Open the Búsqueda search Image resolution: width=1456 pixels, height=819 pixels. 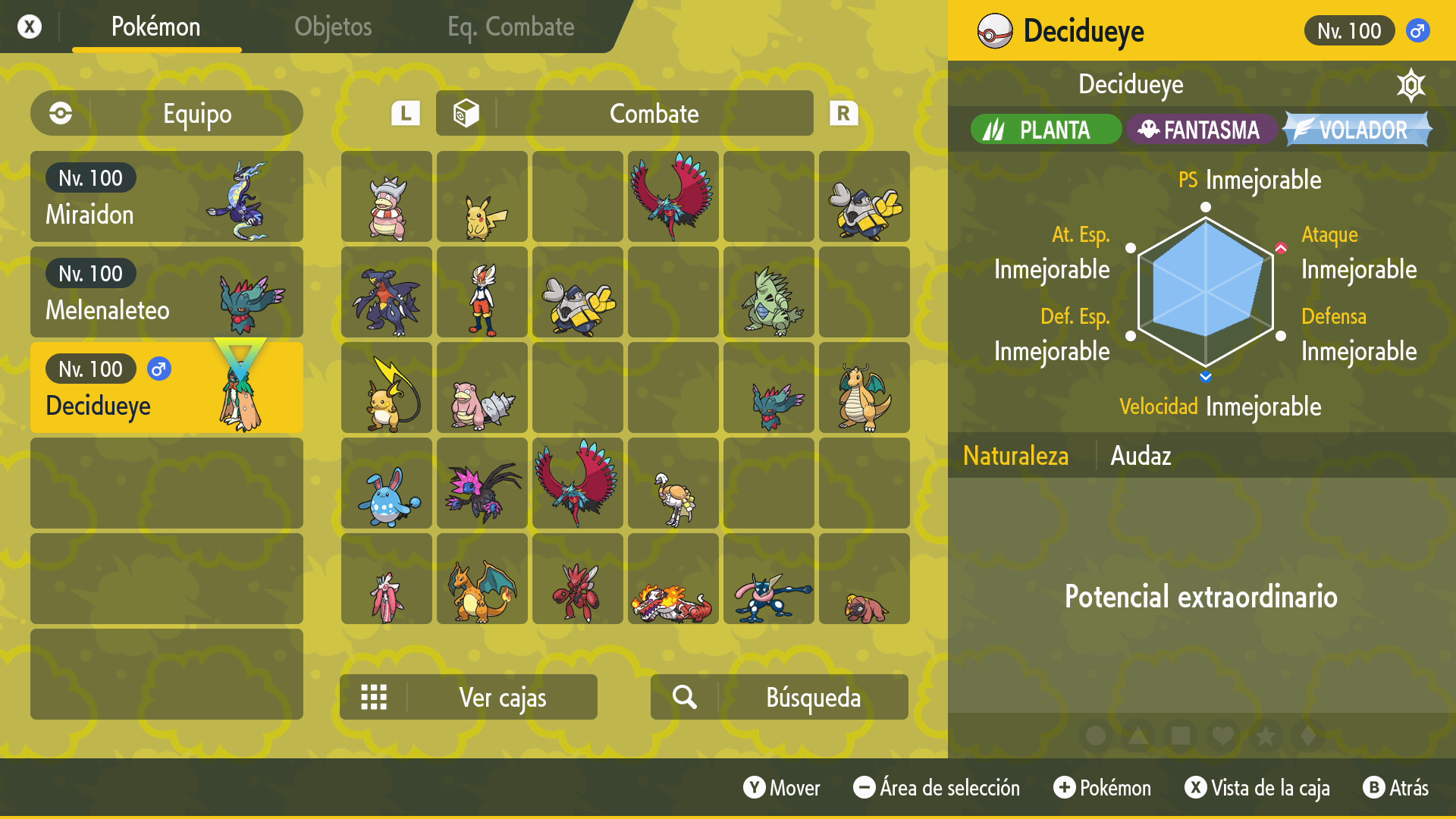click(780, 697)
